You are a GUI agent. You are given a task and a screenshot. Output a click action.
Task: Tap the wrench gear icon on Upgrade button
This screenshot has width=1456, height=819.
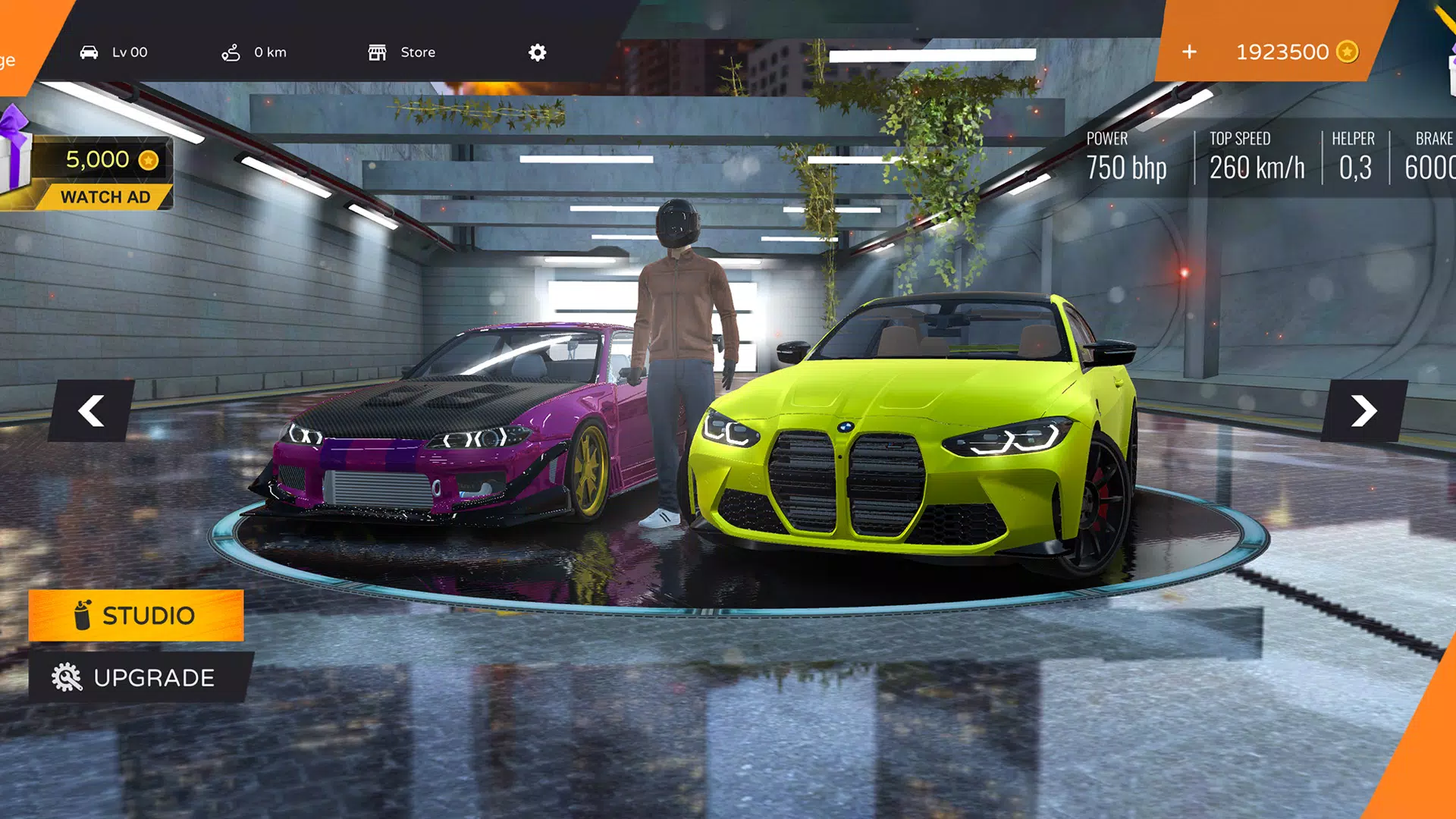[x=67, y=677]
